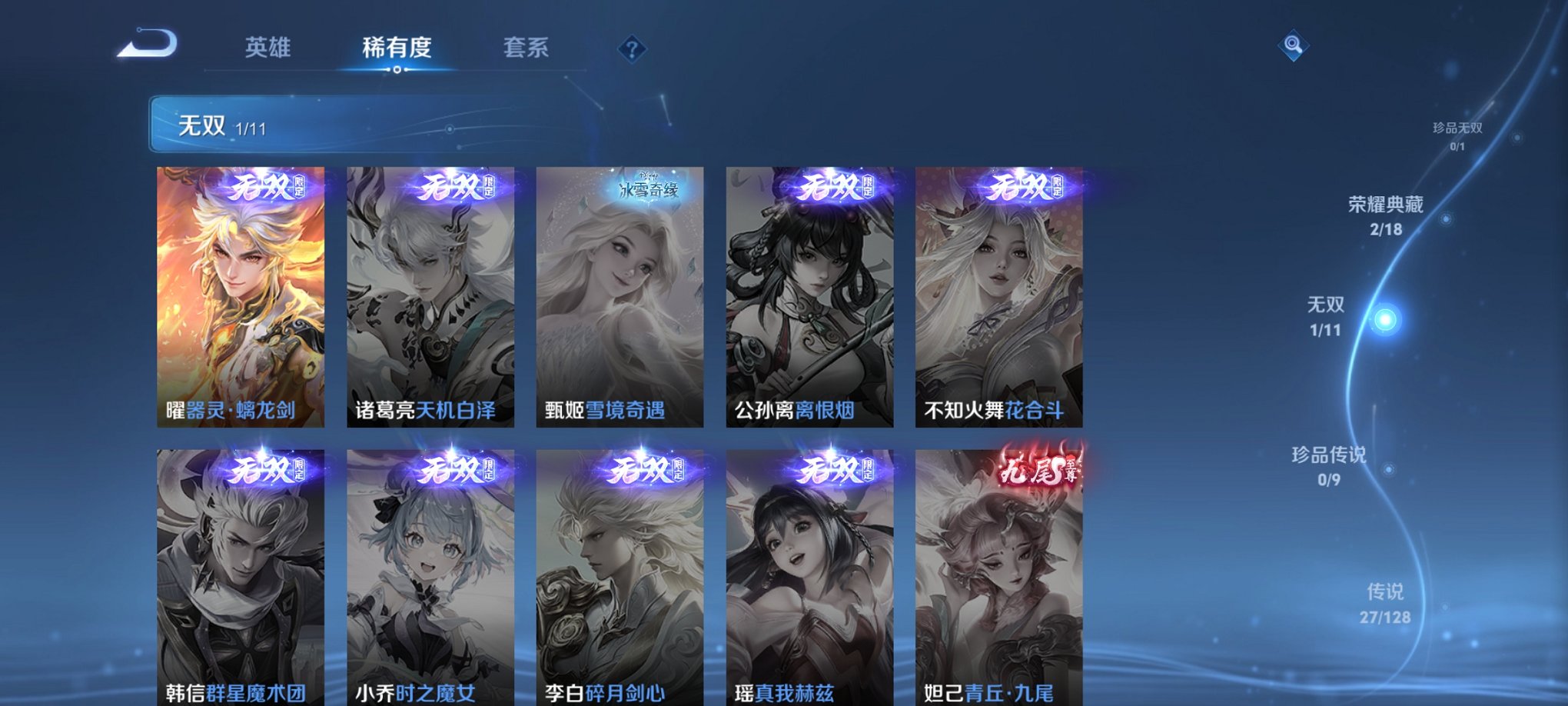Select the currently active 稀有度 tab
Image resolution: width=1568 pixels, height=706 pixels.
pos(397,48)
